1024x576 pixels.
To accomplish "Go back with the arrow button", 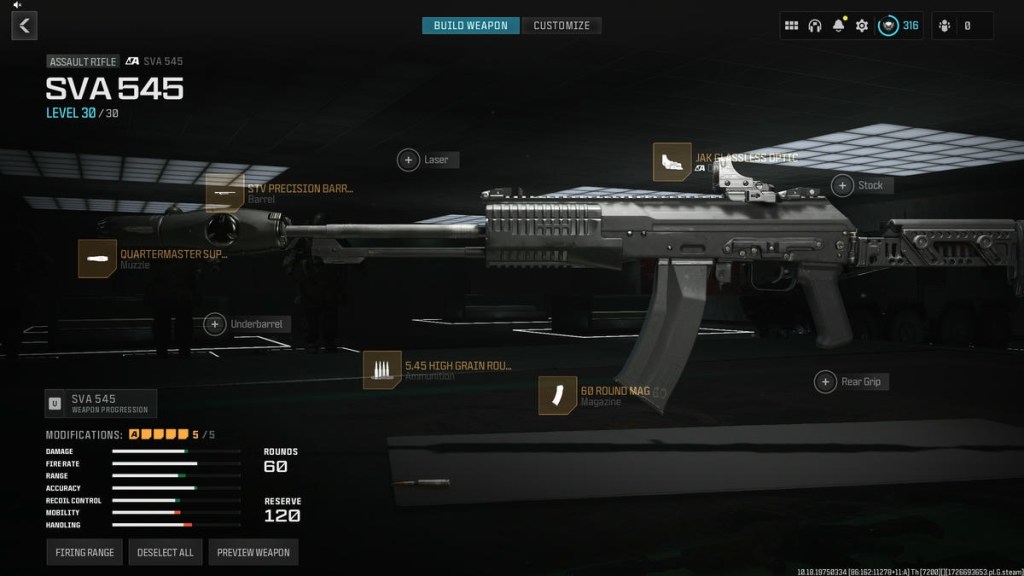I will click(x=24, y=25).
